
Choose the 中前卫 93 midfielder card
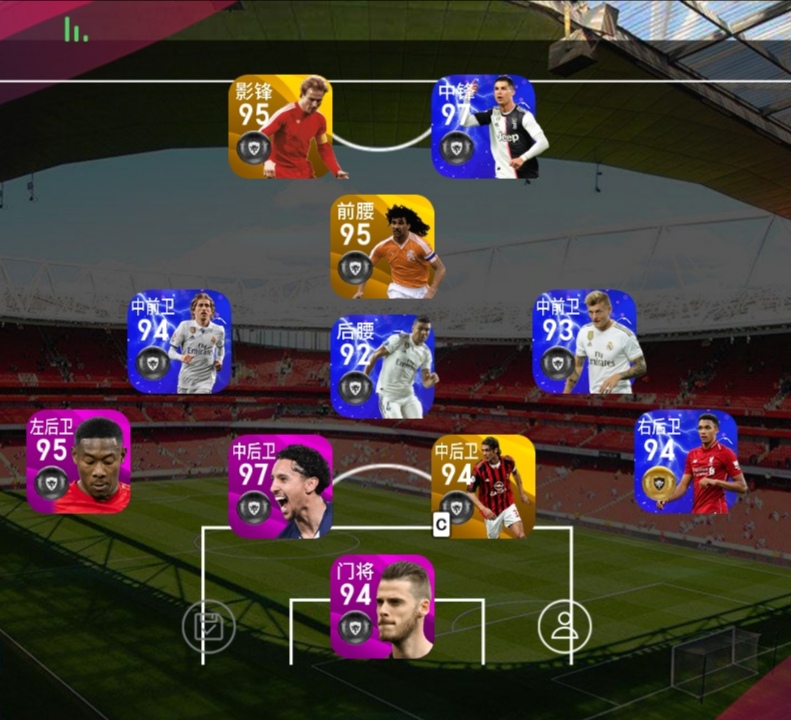pos(585,341)
